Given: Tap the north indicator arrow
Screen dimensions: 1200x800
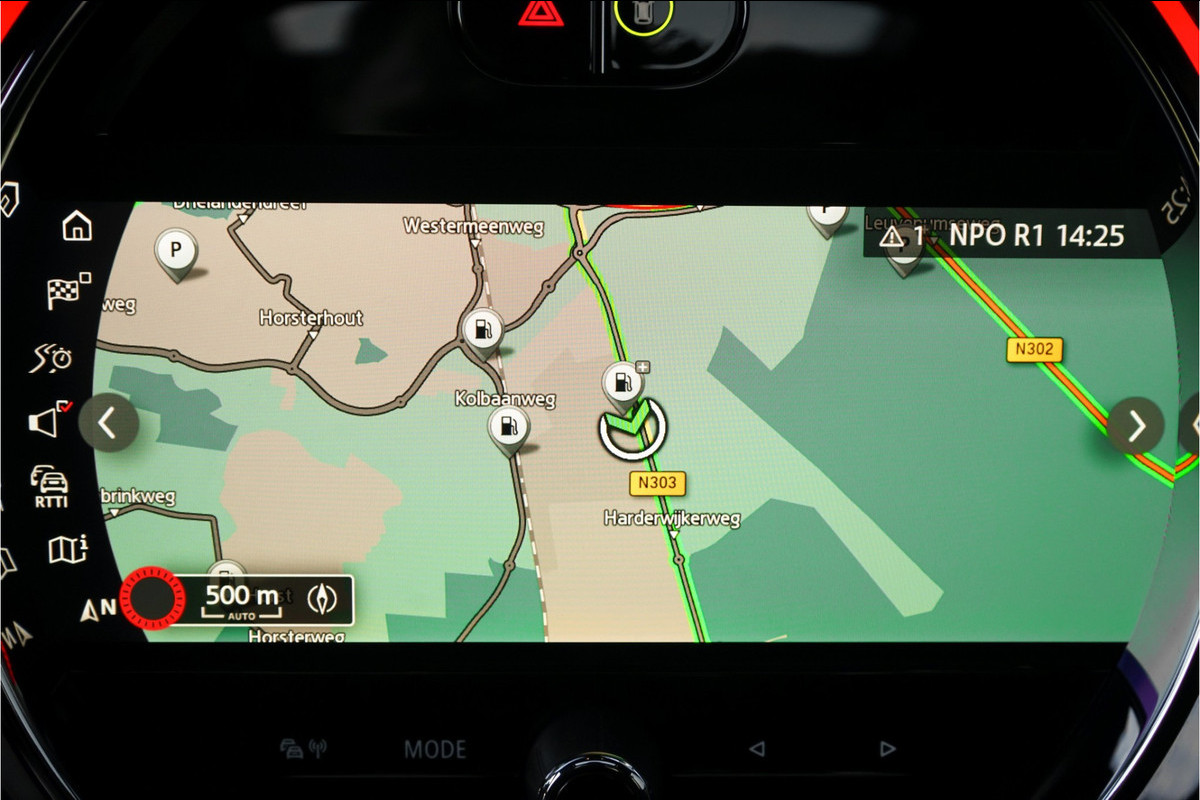Looking at the screenshot, I should tap(97, 609).
